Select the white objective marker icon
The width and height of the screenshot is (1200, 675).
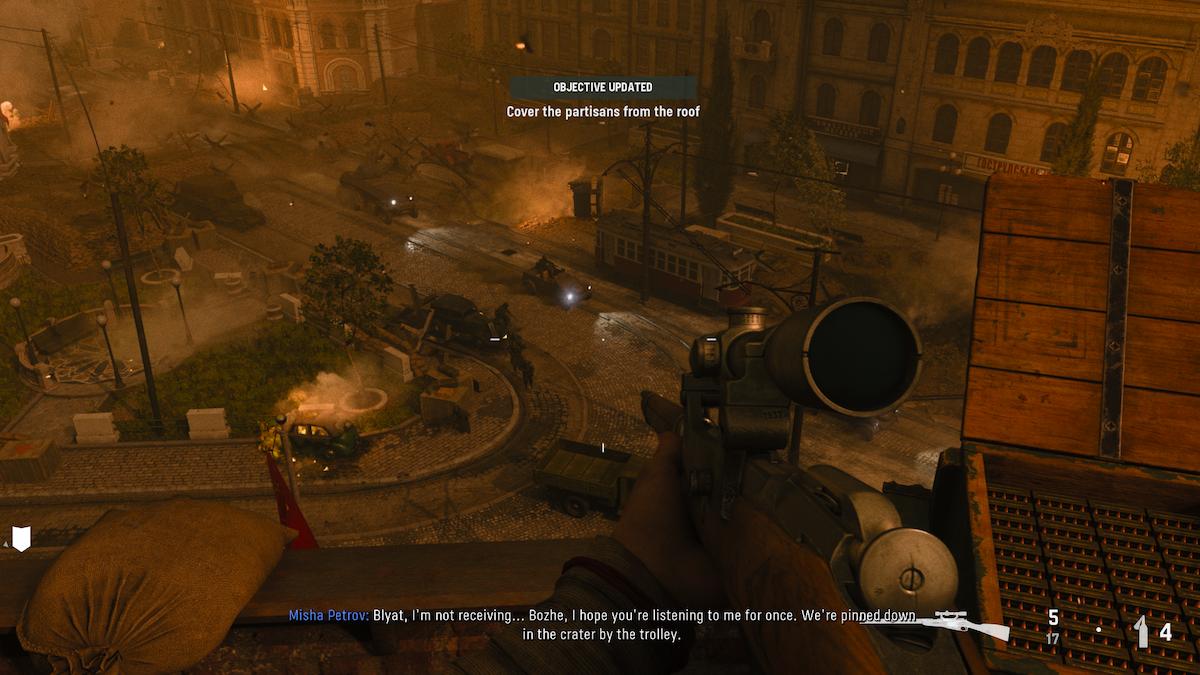click(x=21, y=538)
